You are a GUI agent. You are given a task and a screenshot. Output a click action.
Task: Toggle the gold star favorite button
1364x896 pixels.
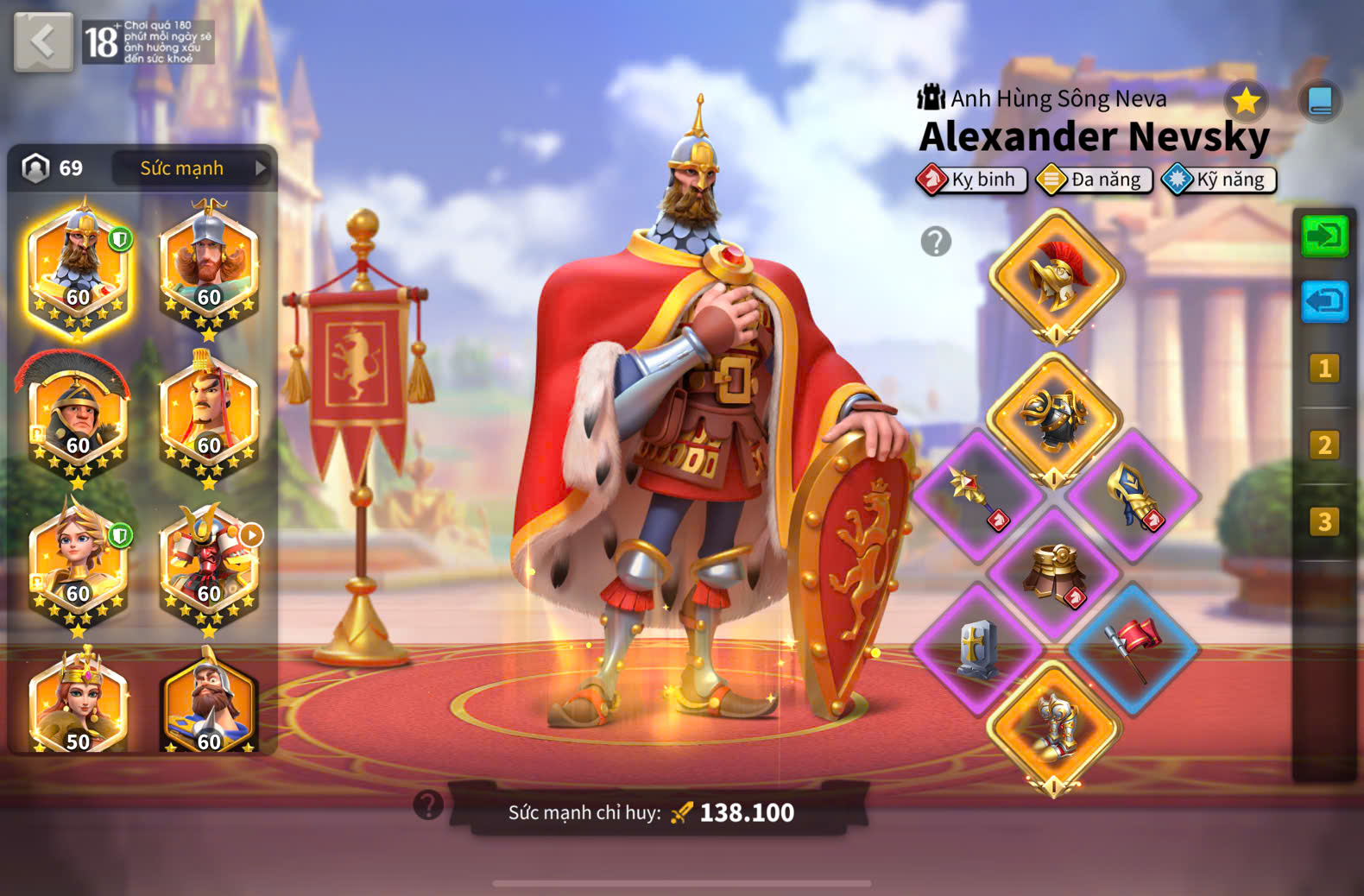[x=1245, y=101]
